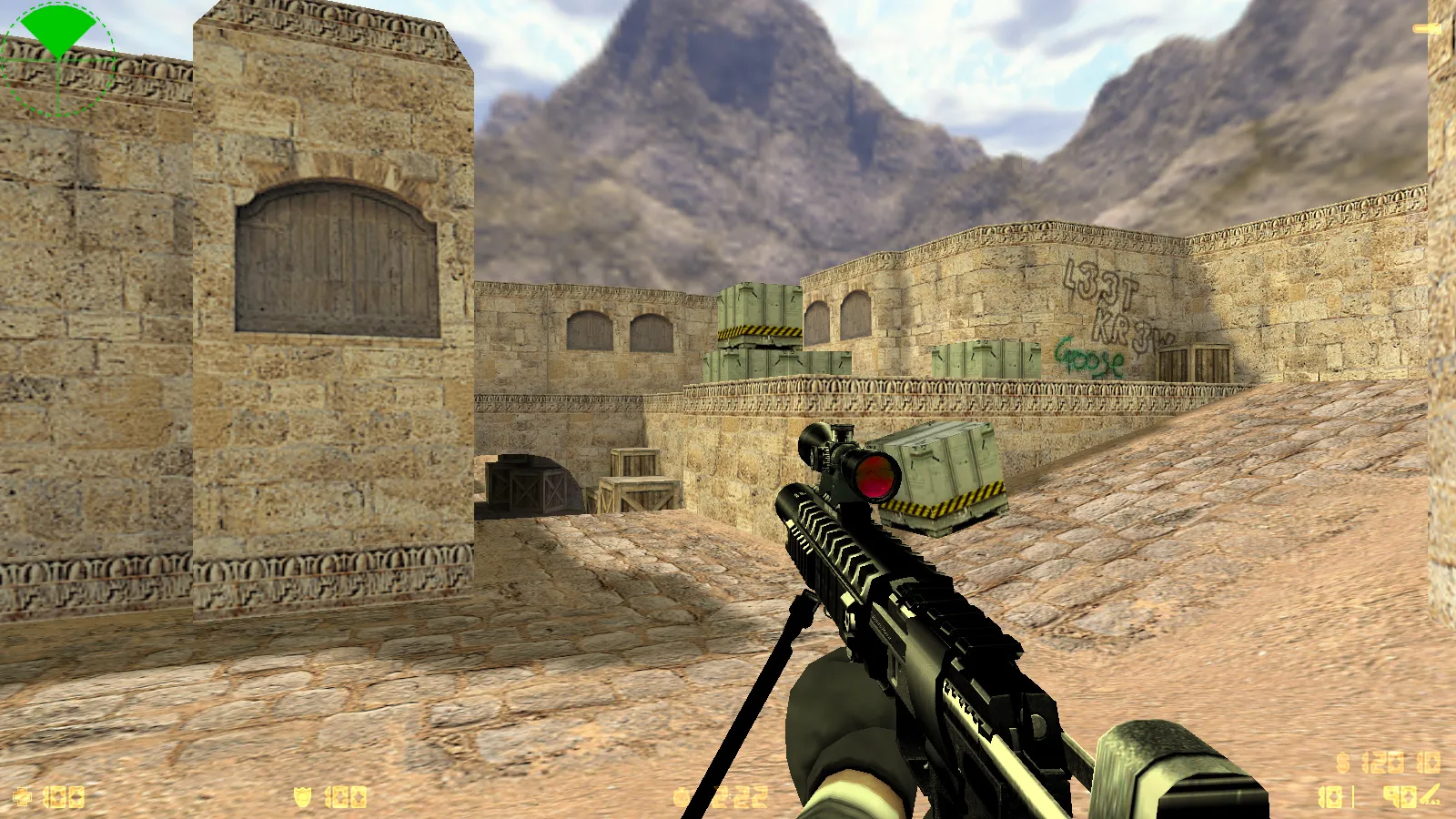Click the health value reading 100

64,795
